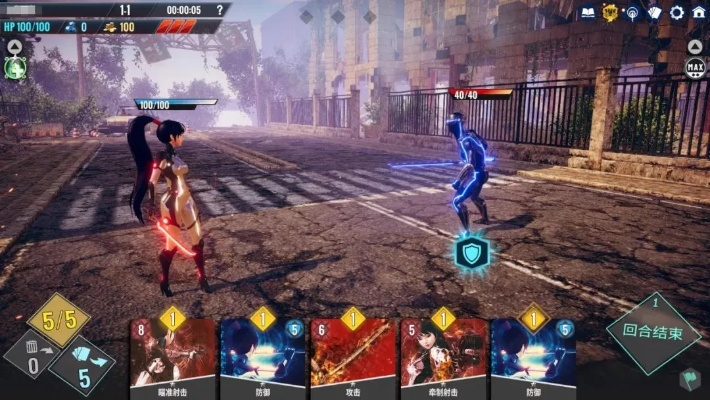Open help with the question mark
This screenshot has height=400, width=710.
[x=219, y=10]
